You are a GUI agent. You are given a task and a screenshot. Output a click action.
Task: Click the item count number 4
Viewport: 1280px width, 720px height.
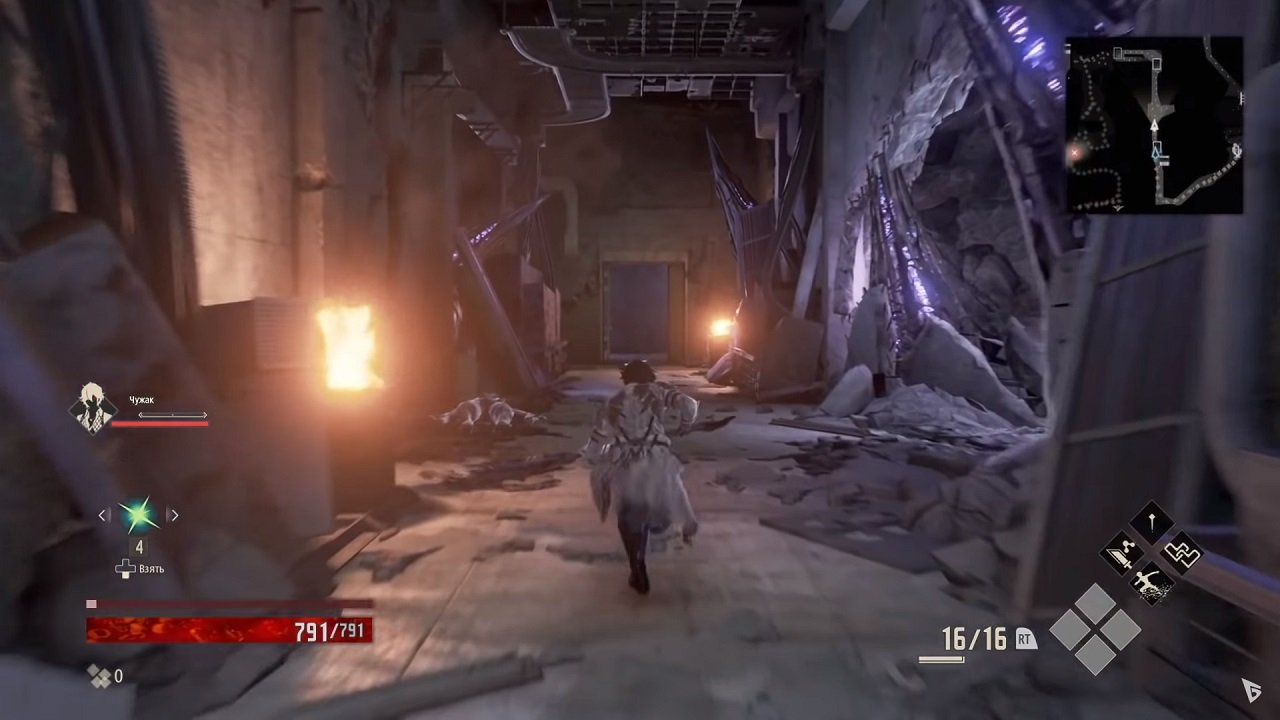(139, 548)
